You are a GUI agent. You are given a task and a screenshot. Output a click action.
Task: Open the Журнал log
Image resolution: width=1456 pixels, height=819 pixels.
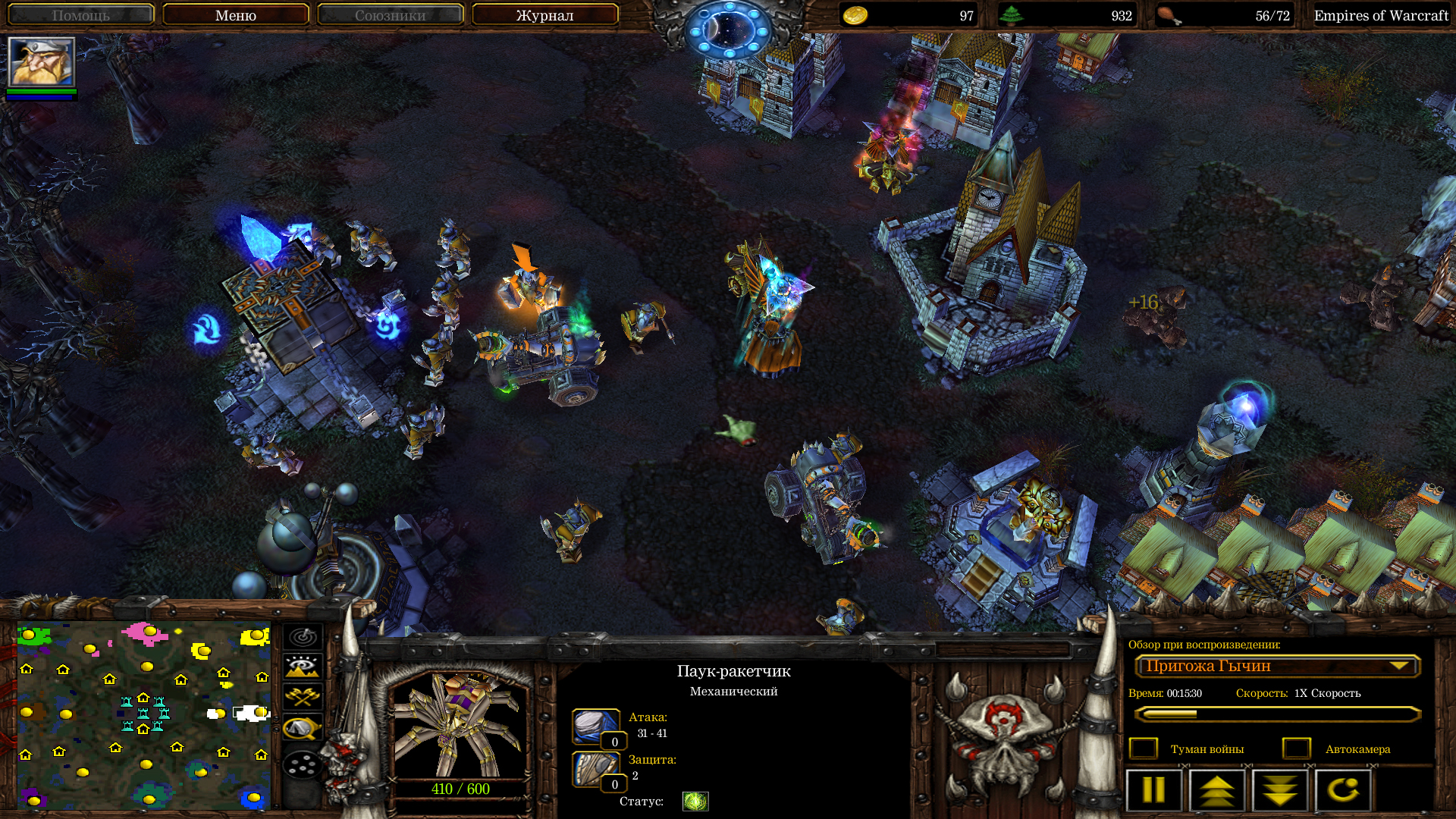[x=544, y=15]
